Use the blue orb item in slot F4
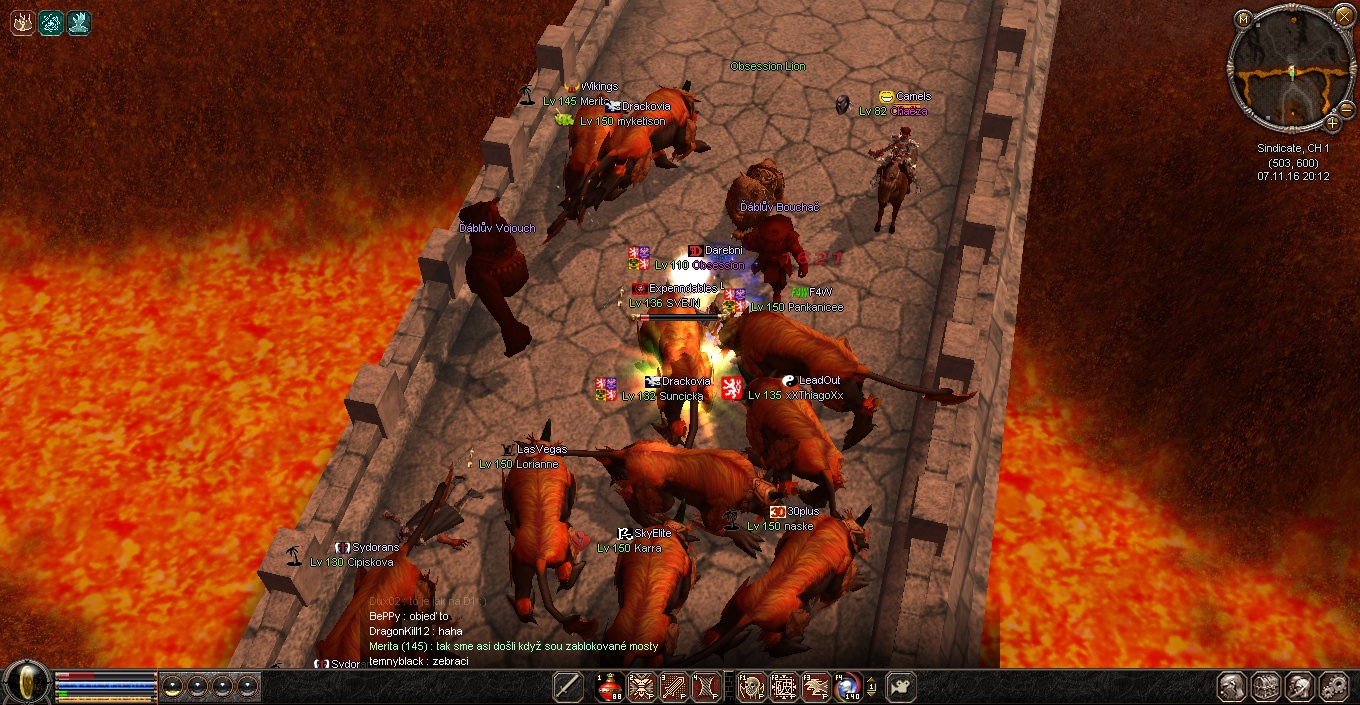The image size is (1360, 705). click(x=848, y=687)
